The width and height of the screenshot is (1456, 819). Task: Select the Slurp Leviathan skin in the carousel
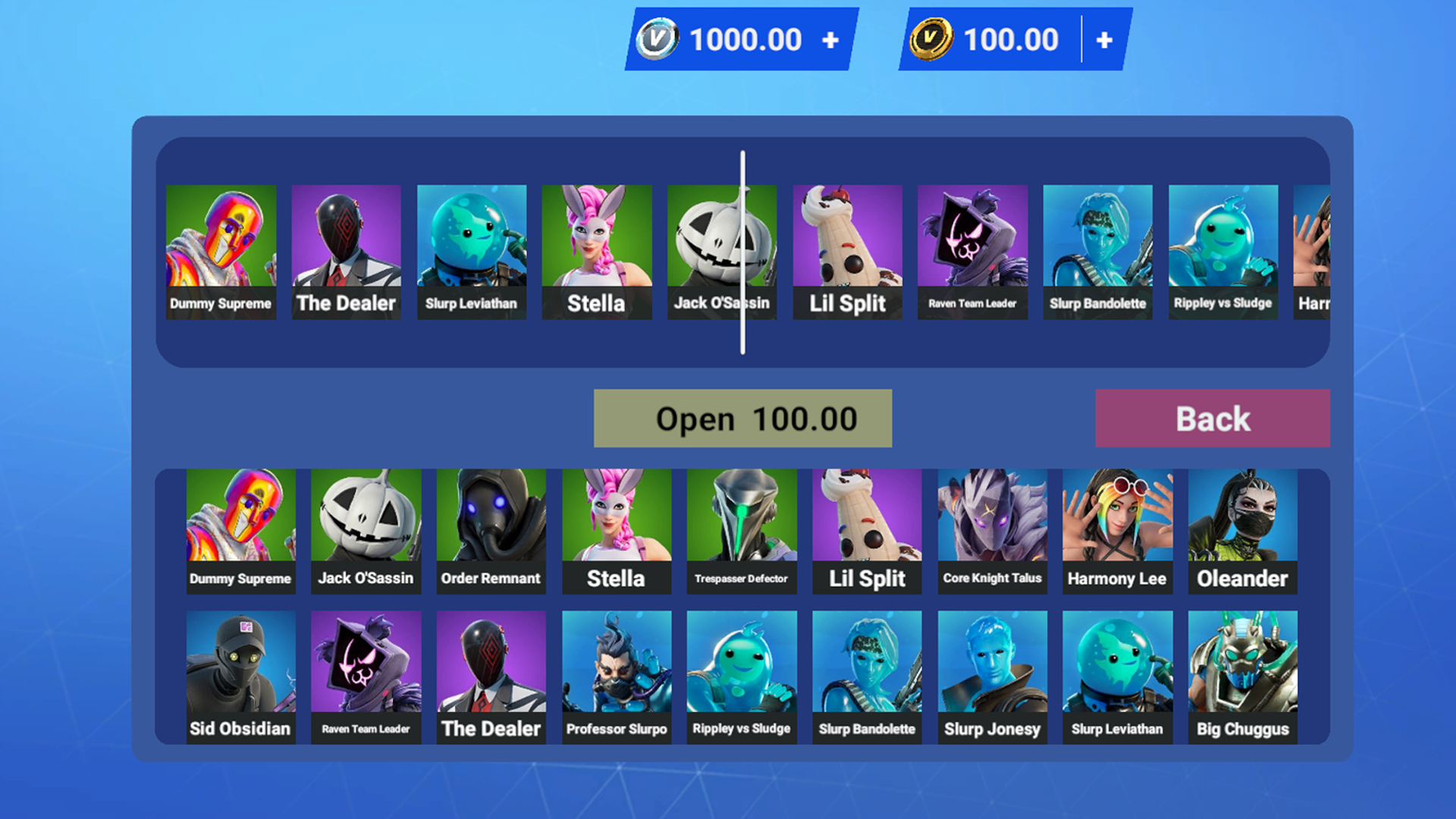tap(471, 250)
